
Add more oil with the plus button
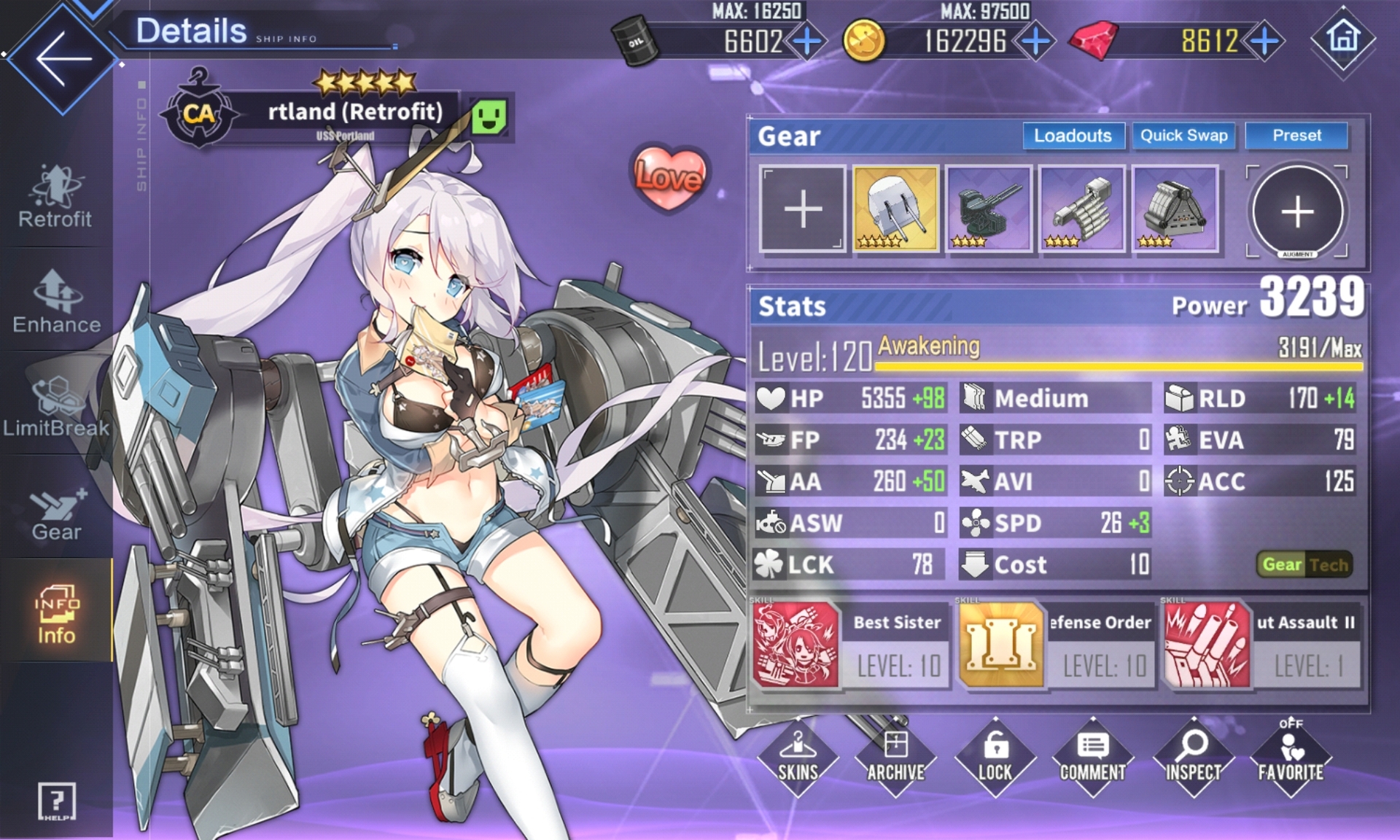tap(807, 41)
